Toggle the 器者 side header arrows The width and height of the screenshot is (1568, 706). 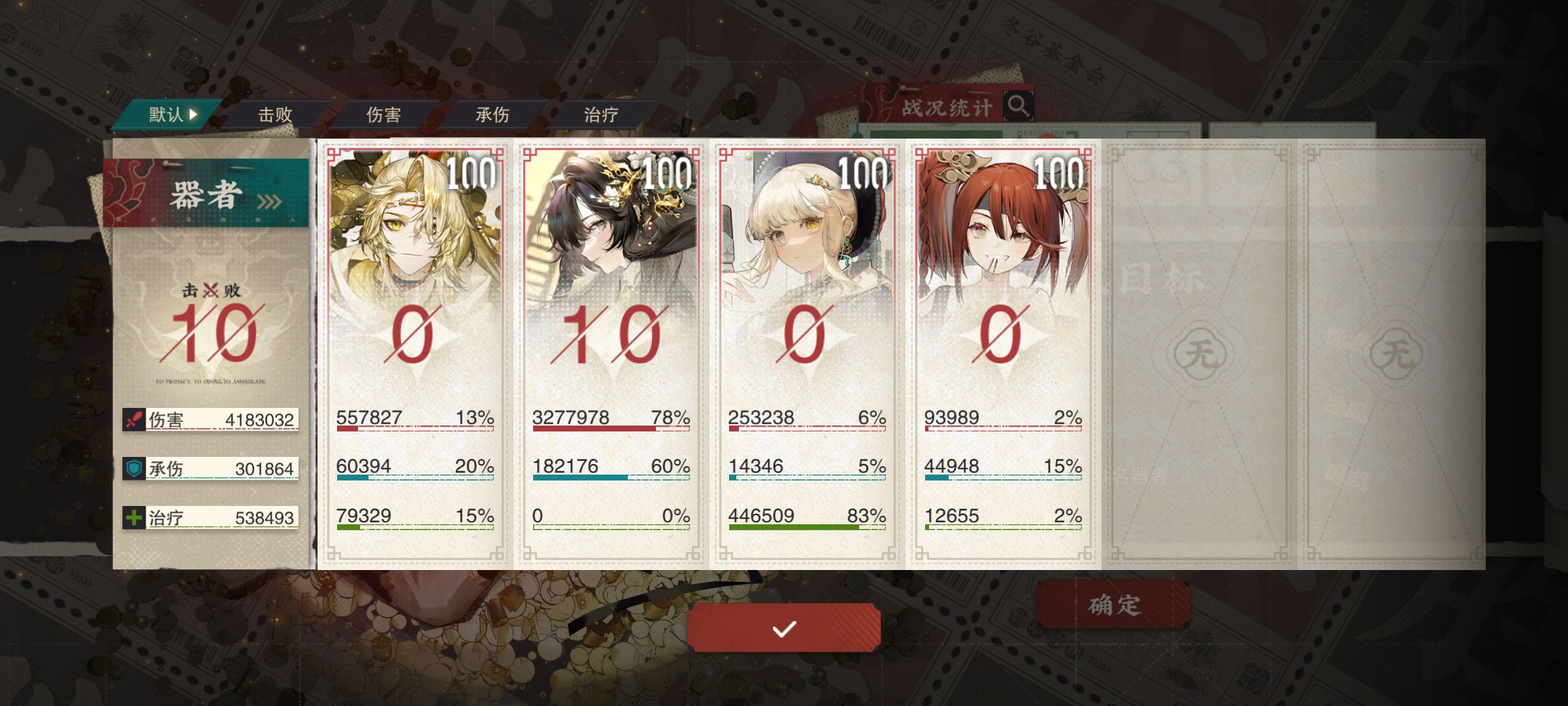point(269,201)
